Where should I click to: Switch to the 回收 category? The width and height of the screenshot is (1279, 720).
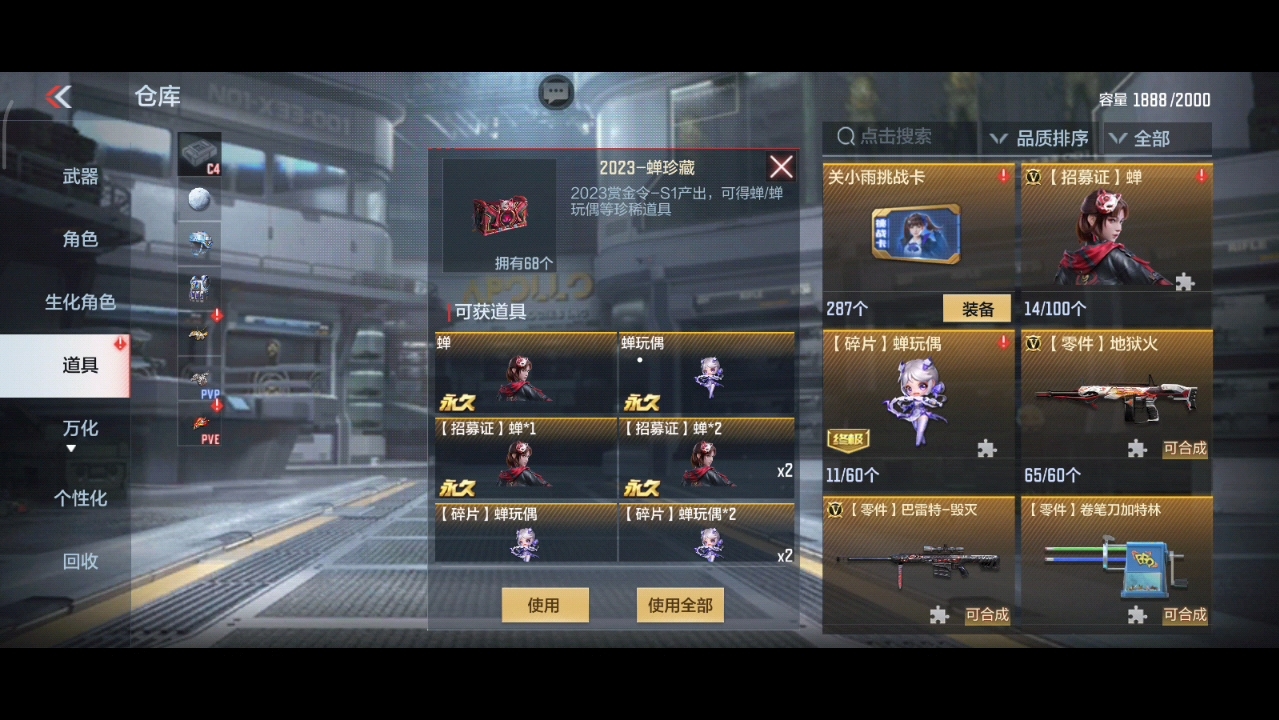click(x=80, y=561)
